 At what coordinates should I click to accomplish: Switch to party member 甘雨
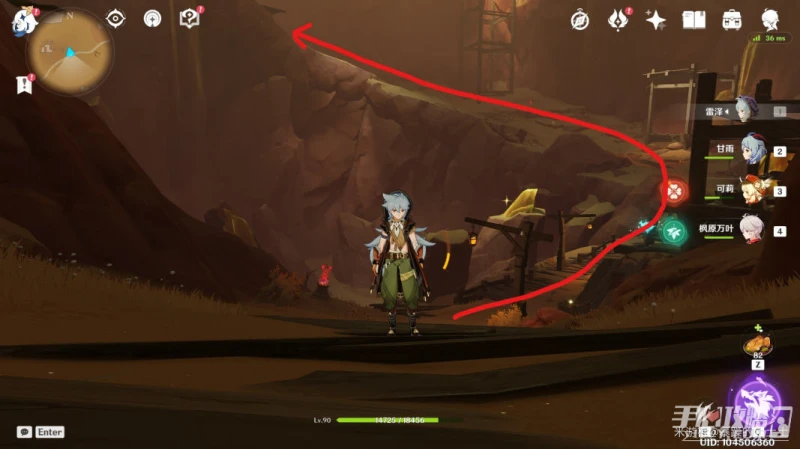[x=748, y=150]
